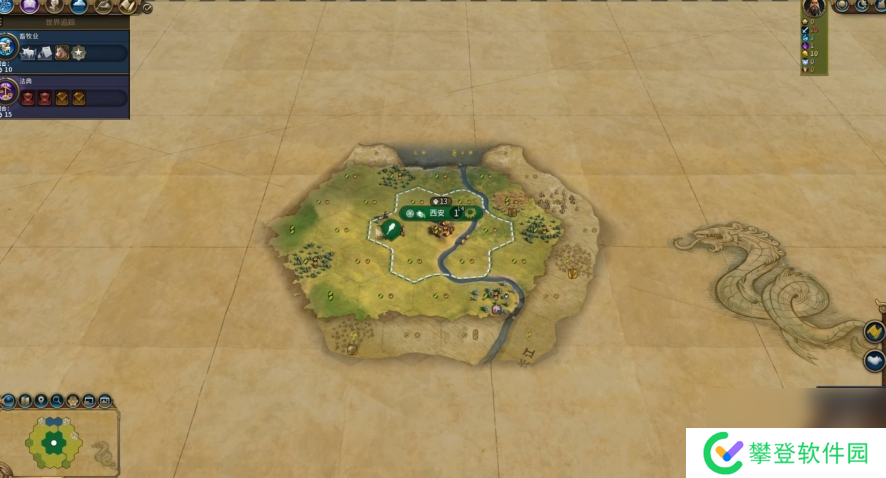Toggle the world tracker checkmark button
This screenshot has height=478, width=886.
148,8
